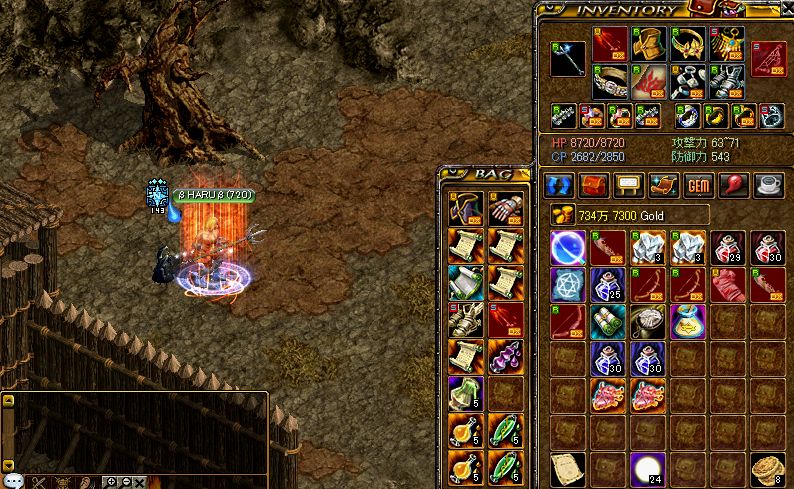Click the gold coin pile stack of 8

click(767, 468)
